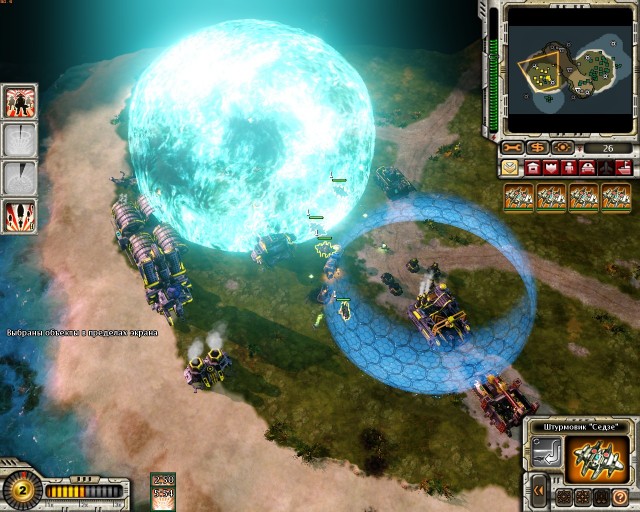Click the question mark help button
The width and height of the screenshot is (640, 512).
(621, 495)
